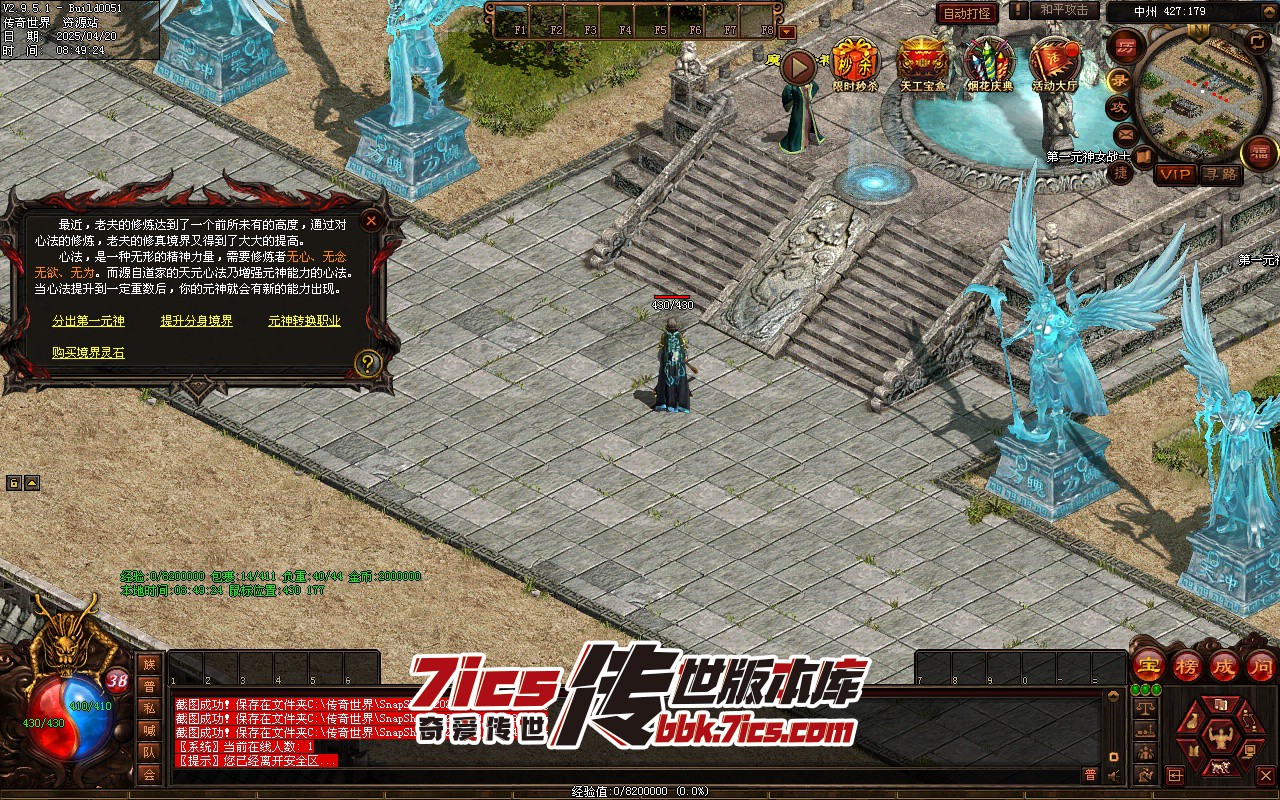
Task: Open the dialogue's question mark help
Action: pos(368,363)
